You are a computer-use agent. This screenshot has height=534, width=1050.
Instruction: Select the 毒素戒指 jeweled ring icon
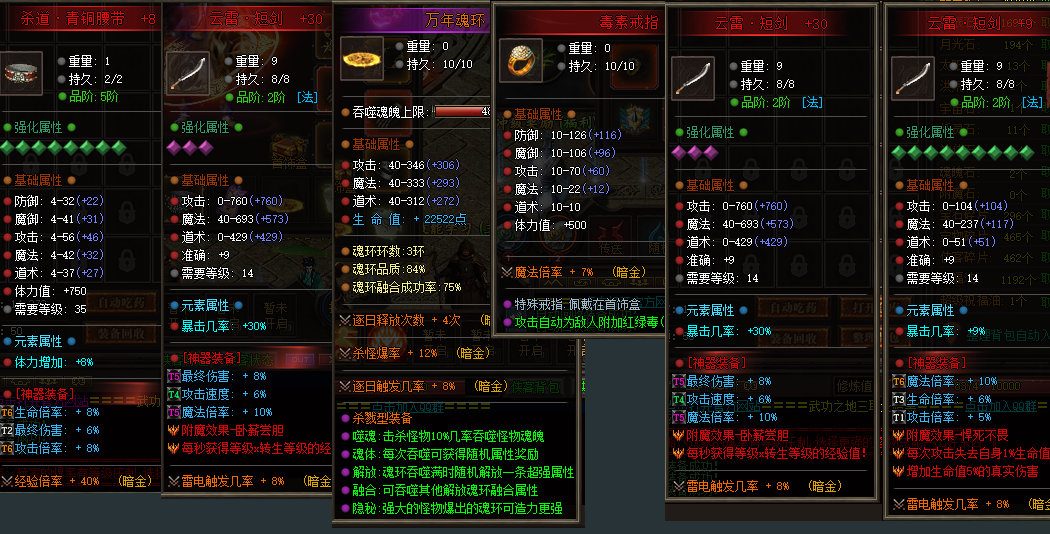tap(520, 60)
